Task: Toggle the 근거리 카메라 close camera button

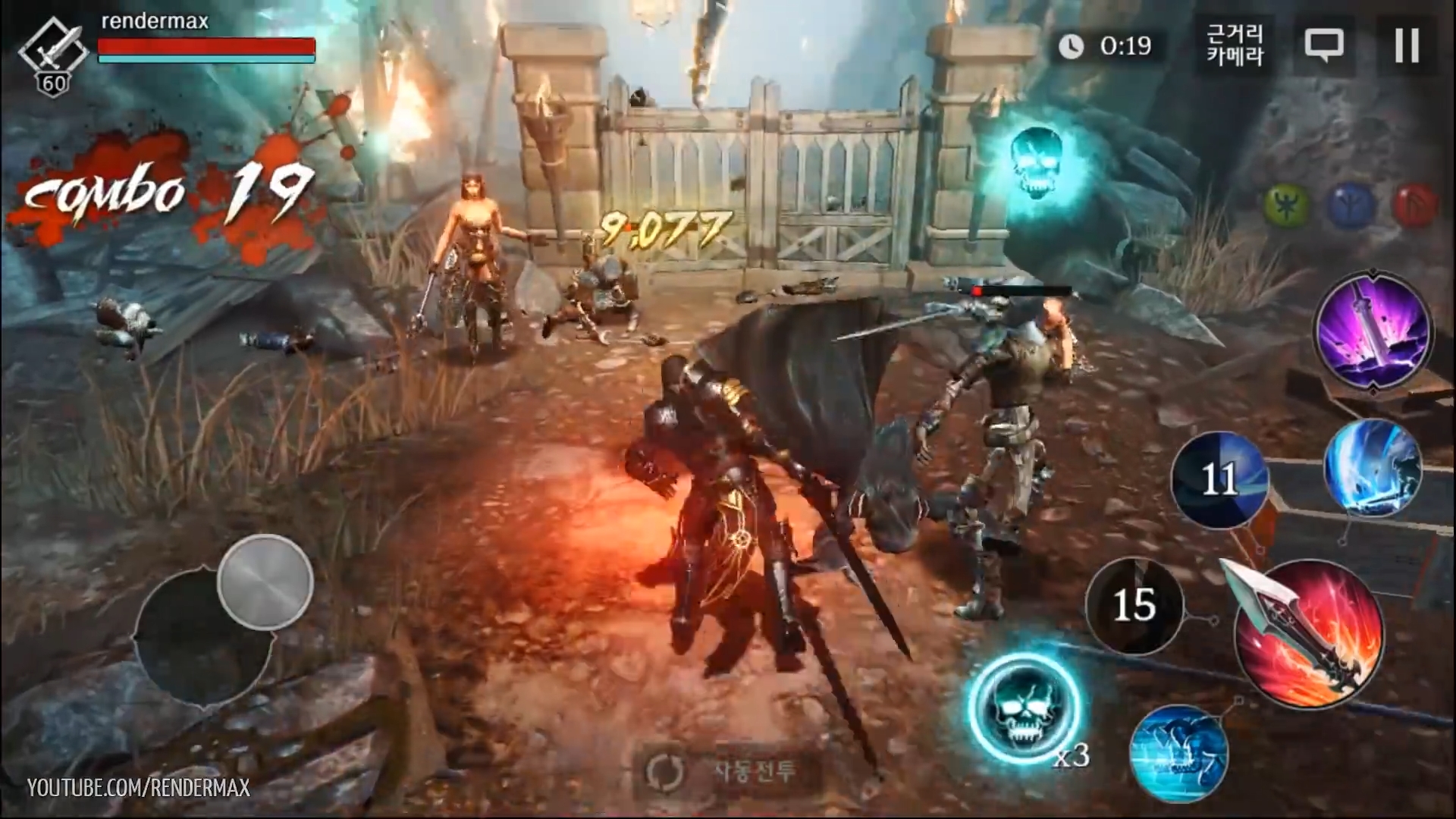Action: (1235, 45)
